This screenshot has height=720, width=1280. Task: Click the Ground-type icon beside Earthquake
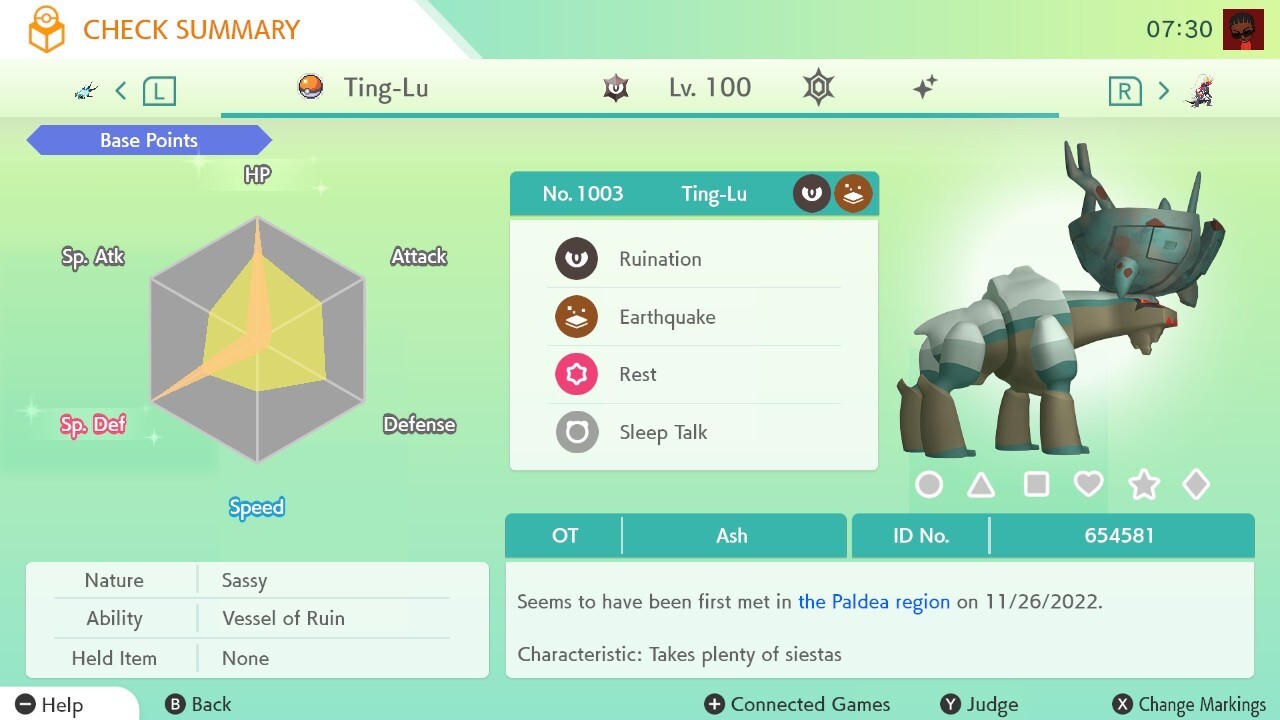[x=576, y=316]
